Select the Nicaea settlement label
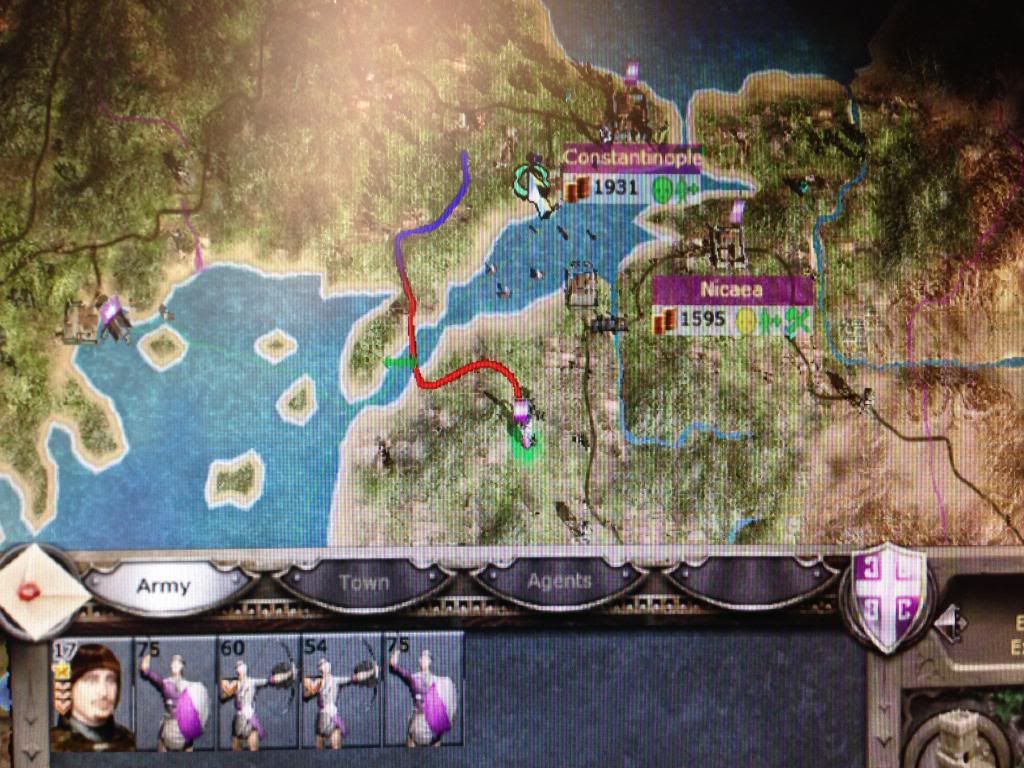Screen dimensions: 1024x768 point(732,290)
